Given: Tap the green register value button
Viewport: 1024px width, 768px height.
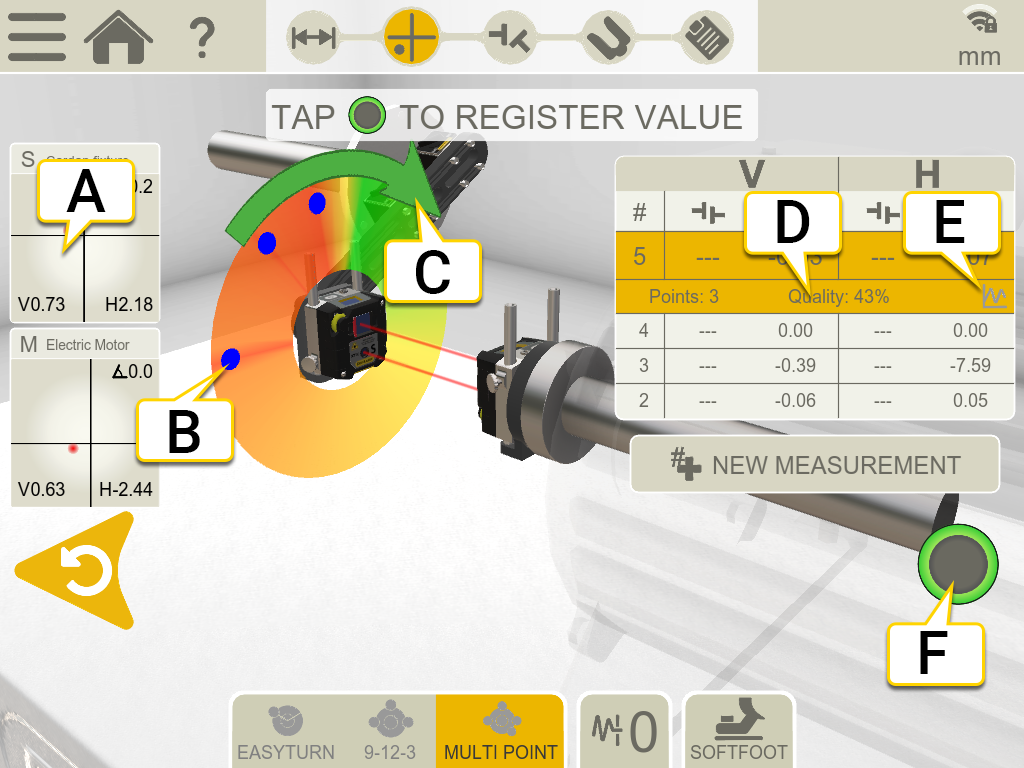Looking at the screenshot, I should pyautogui.click(x=957, y=563).
